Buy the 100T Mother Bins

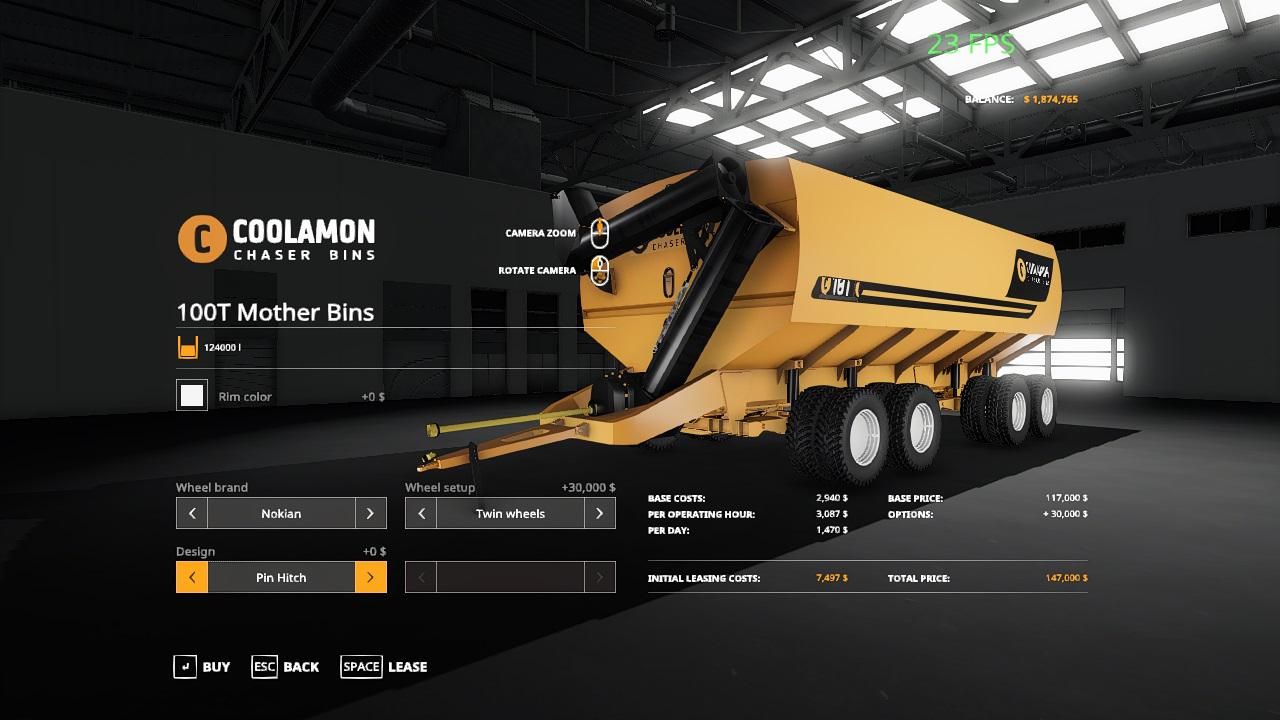pyautogui.click(x=202, y=667)
